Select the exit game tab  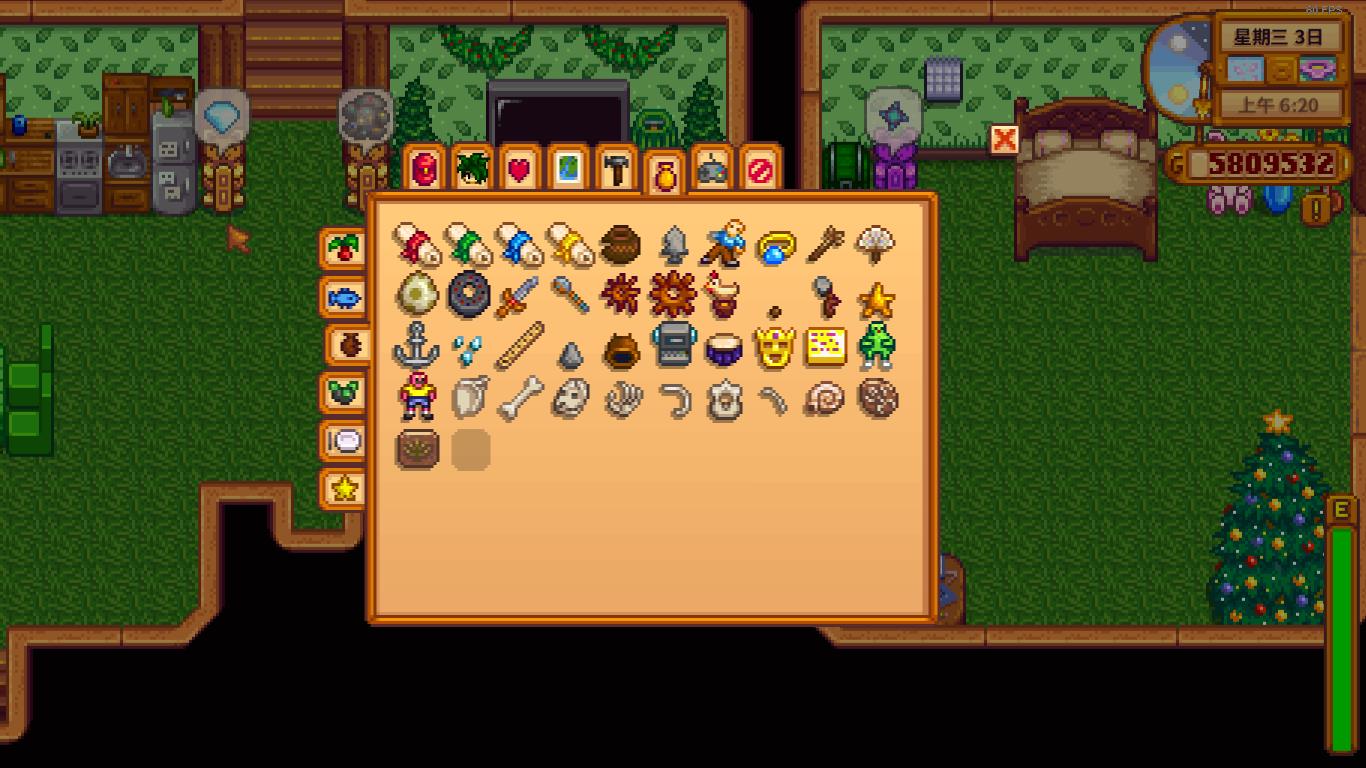click(760, 169)
